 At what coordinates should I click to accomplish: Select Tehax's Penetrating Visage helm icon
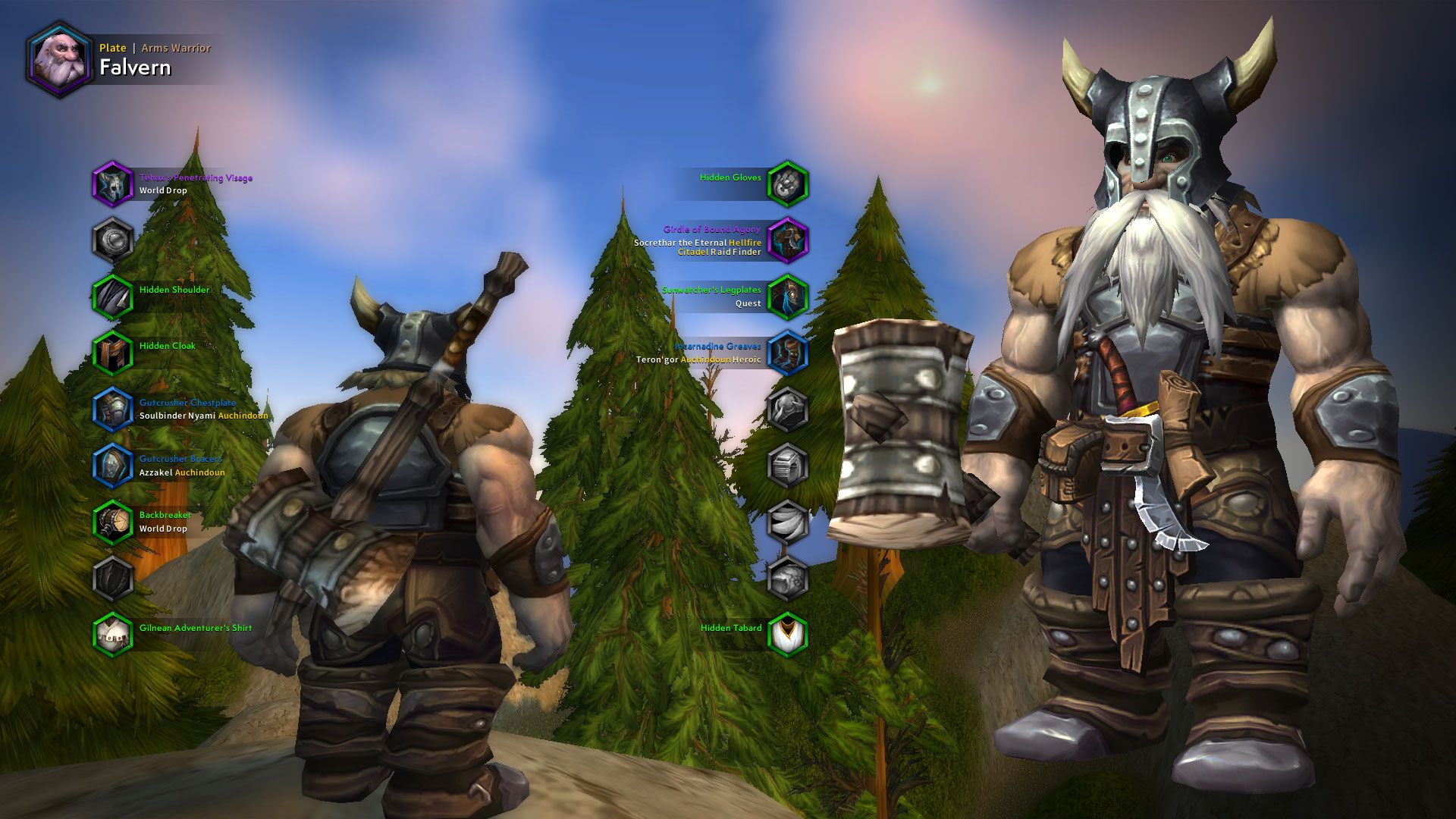coord(112,184)
